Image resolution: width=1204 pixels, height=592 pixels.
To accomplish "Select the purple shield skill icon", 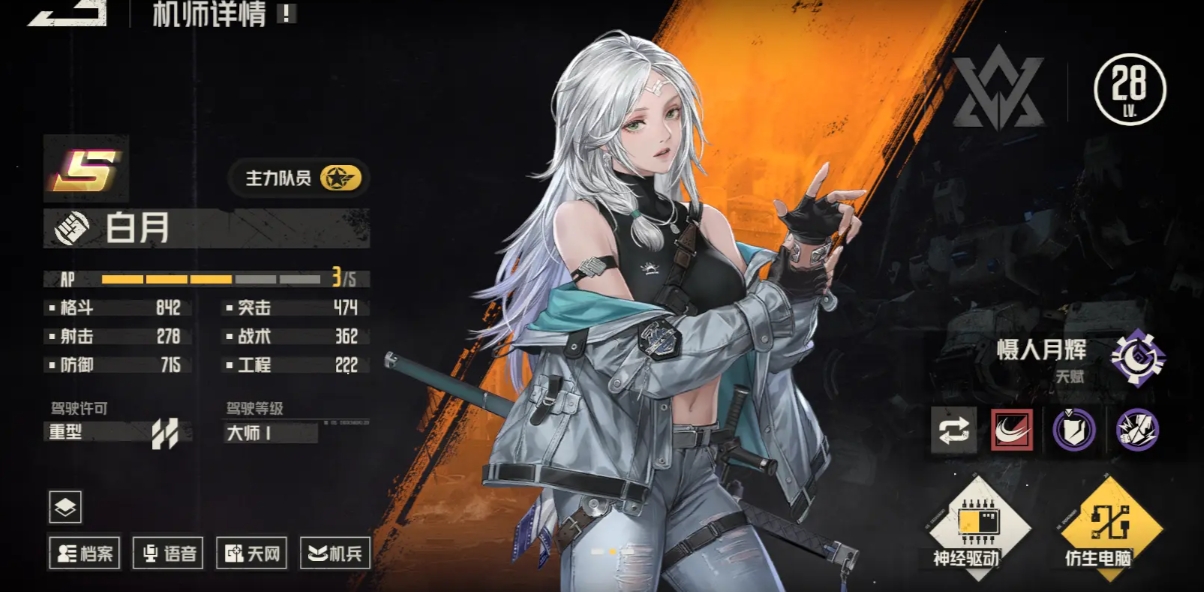I will 1074,430.
